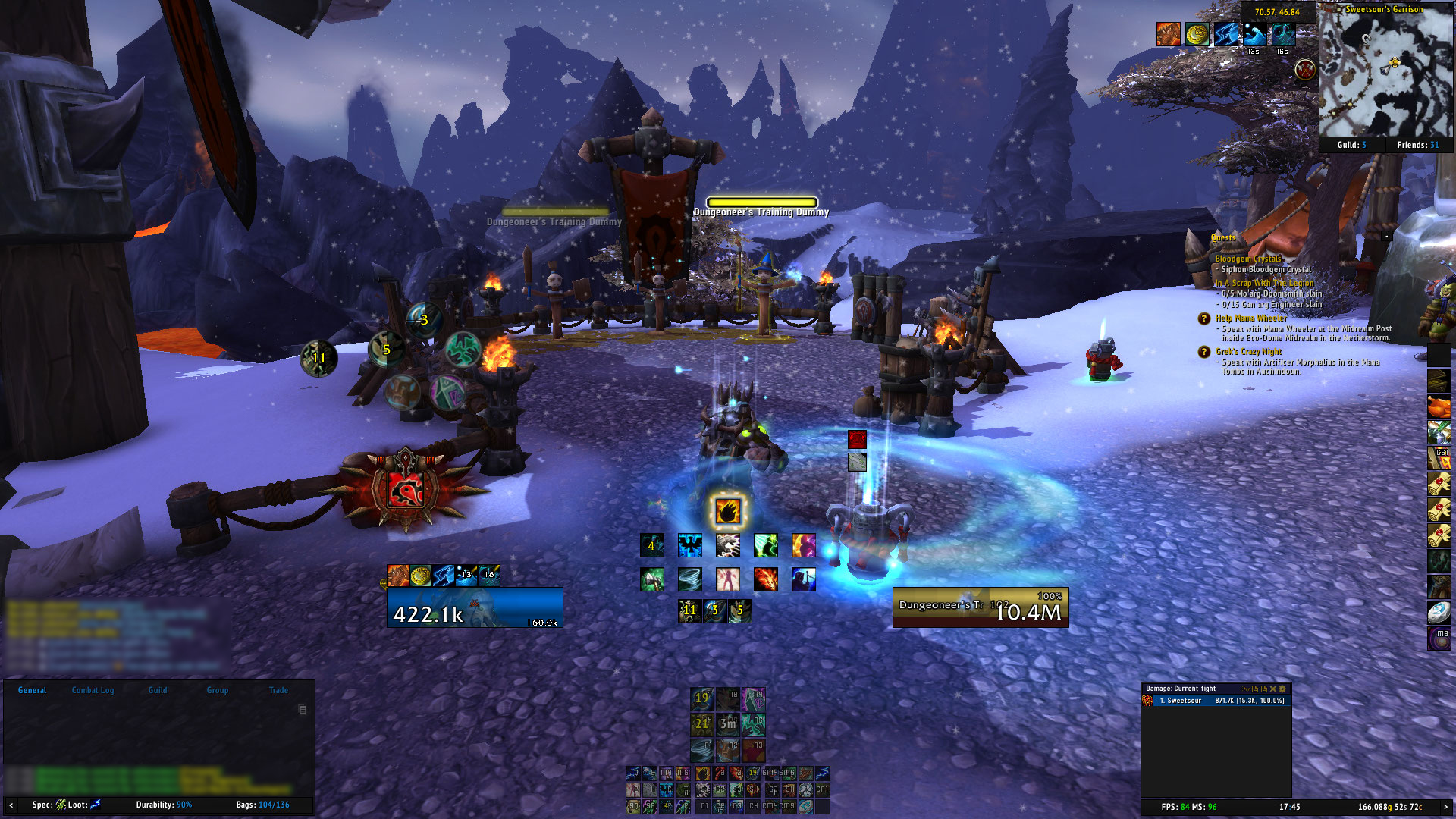The height and width of the screenshot is (819, 1456).
Task: Switch to the Combat Log chat tab
Action: 93,690
